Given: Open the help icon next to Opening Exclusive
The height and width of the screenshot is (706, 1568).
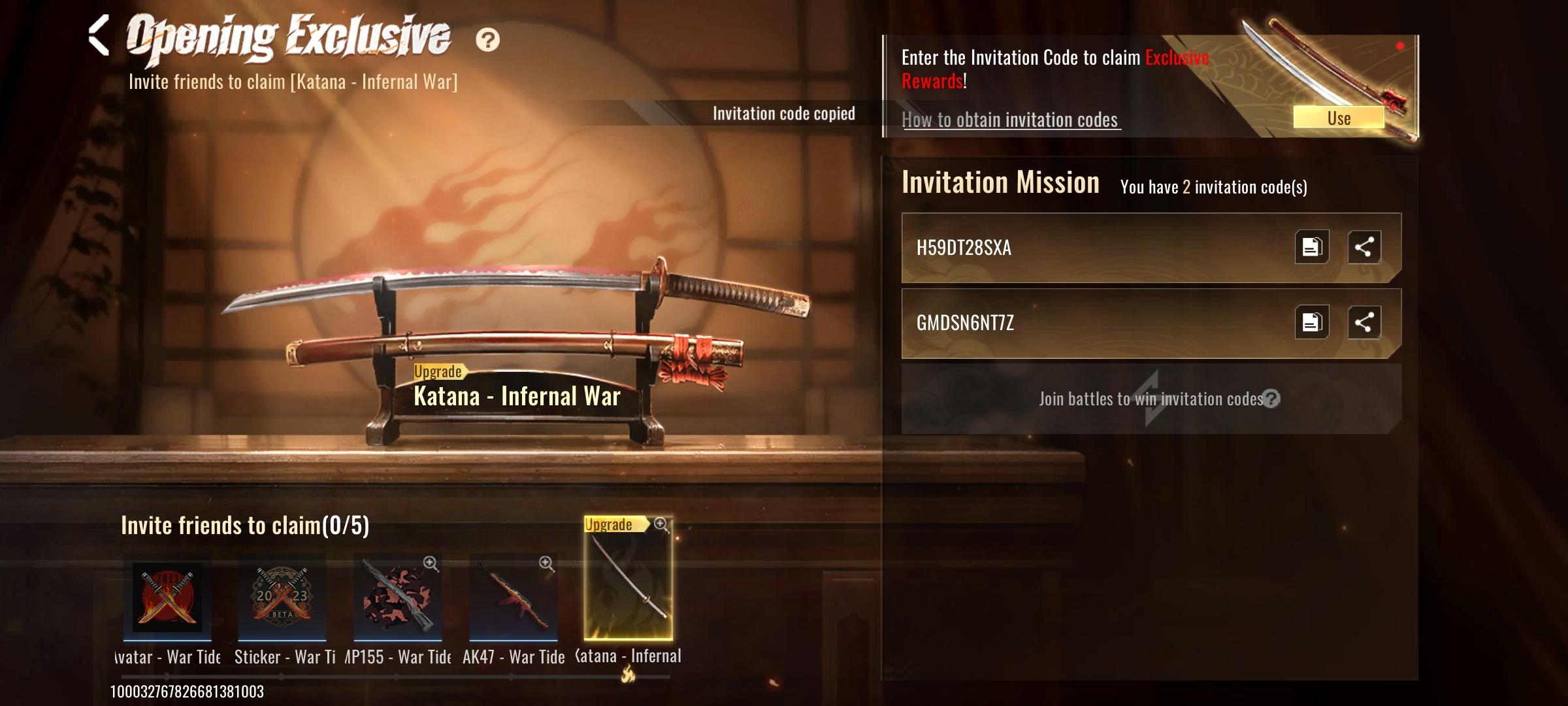Looking at the screenshot, I should [x=487, y=40].
